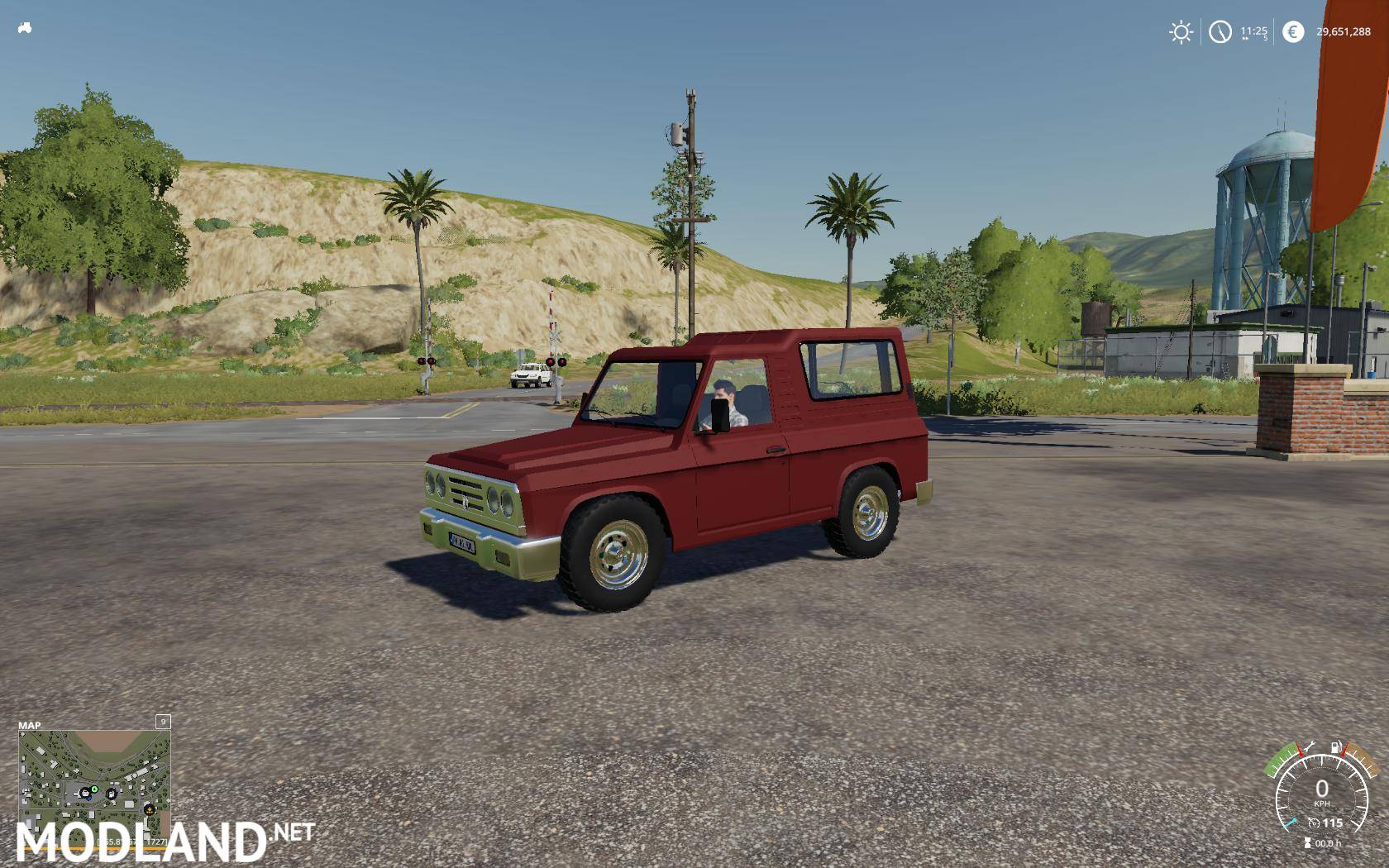Click the euro currency coin icon
This screenshot has width=1389, height=868.
pos(1293,31)
